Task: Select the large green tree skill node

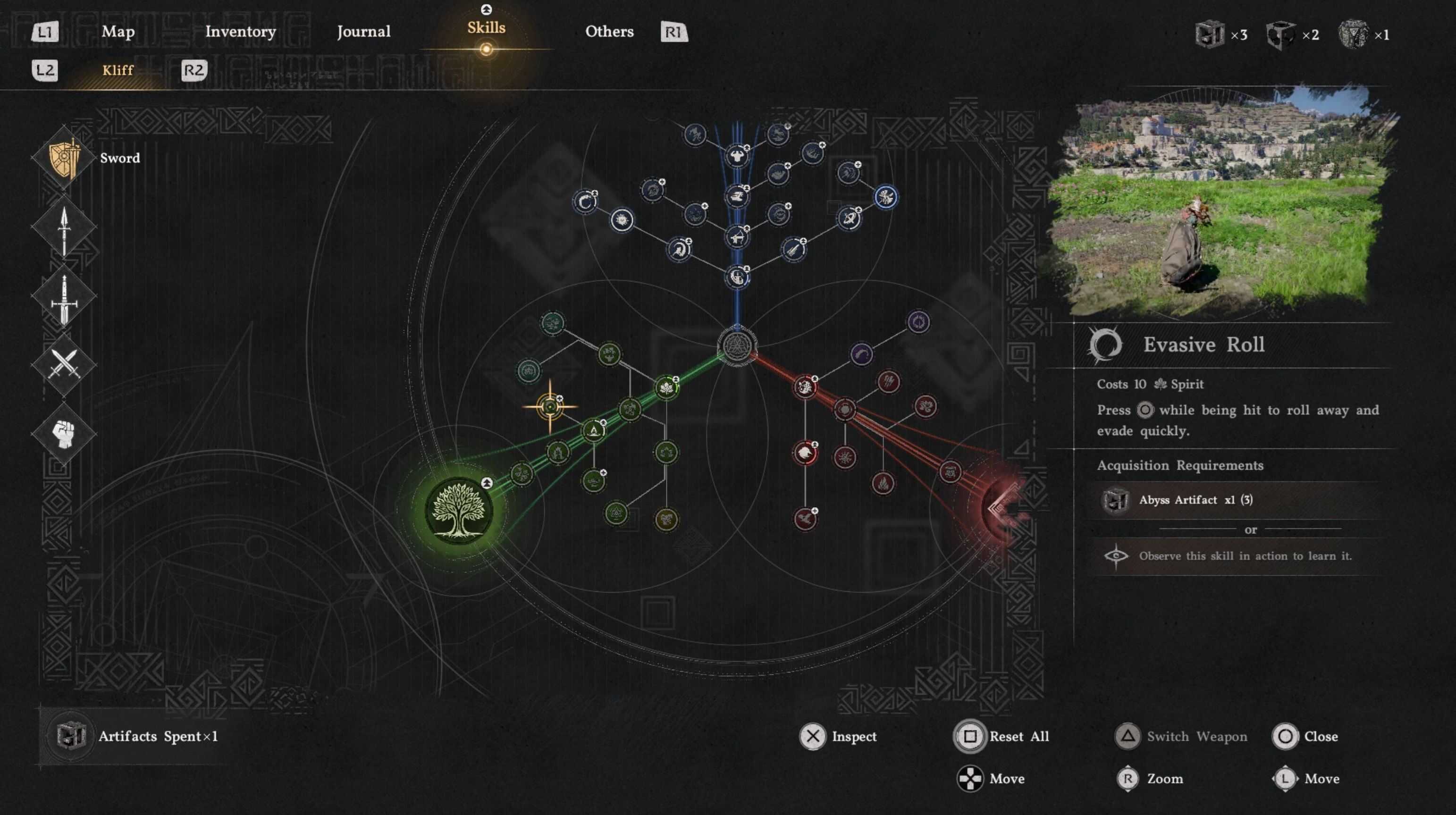Action: [x=458, y=510]
